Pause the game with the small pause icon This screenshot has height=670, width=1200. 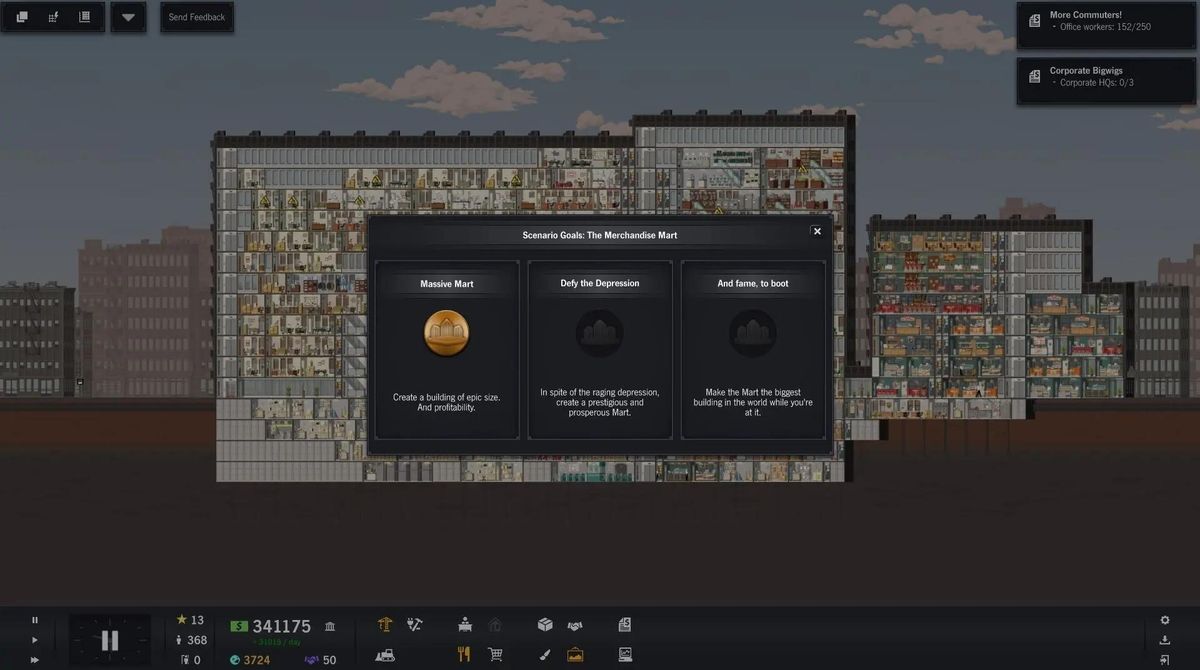[35, 620]
